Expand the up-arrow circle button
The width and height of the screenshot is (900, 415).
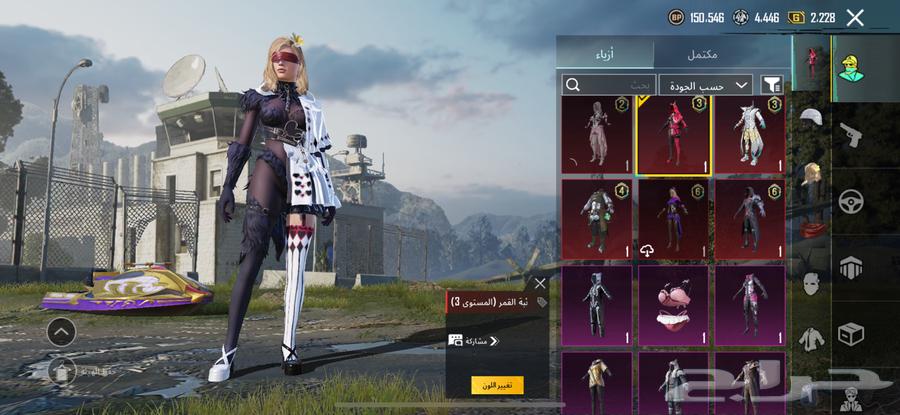point(60,331)
